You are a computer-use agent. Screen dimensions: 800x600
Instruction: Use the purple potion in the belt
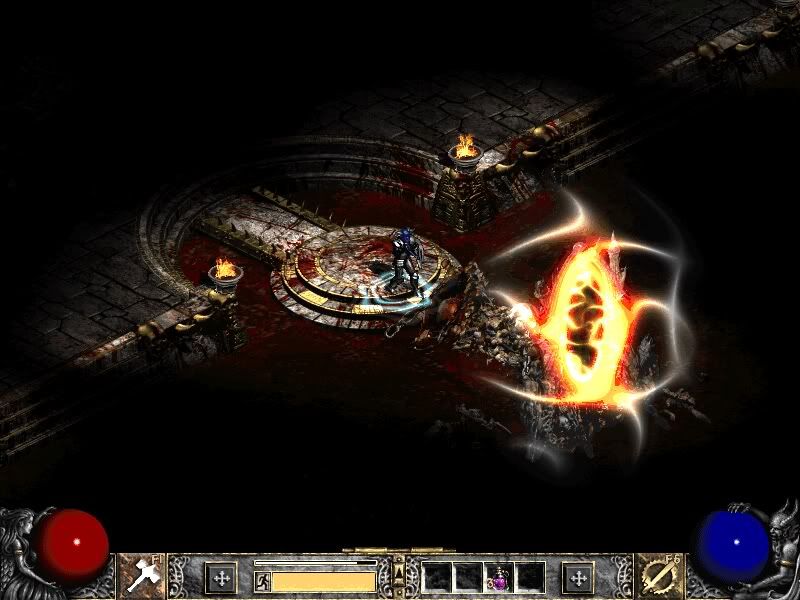click(x=499, y=577)
